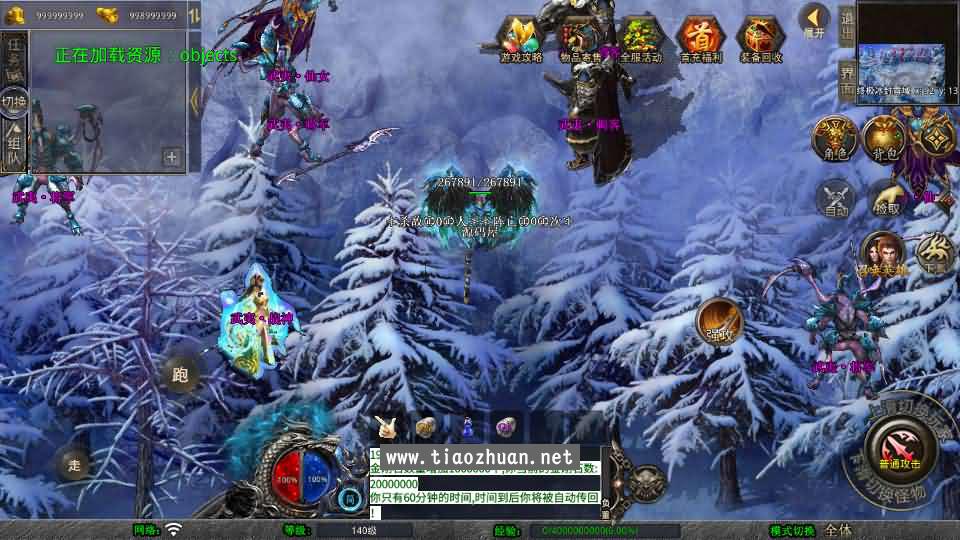Click the 切换 switch button on quest panel
Screen dimensions: 960x540
[14, 101]
